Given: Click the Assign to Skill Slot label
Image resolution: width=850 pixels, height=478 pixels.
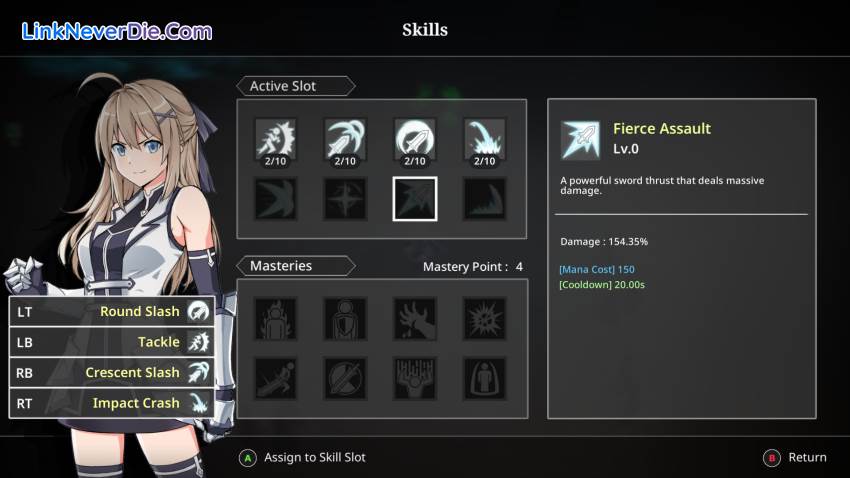Looking at the screenshot, I should pos(314,458).
